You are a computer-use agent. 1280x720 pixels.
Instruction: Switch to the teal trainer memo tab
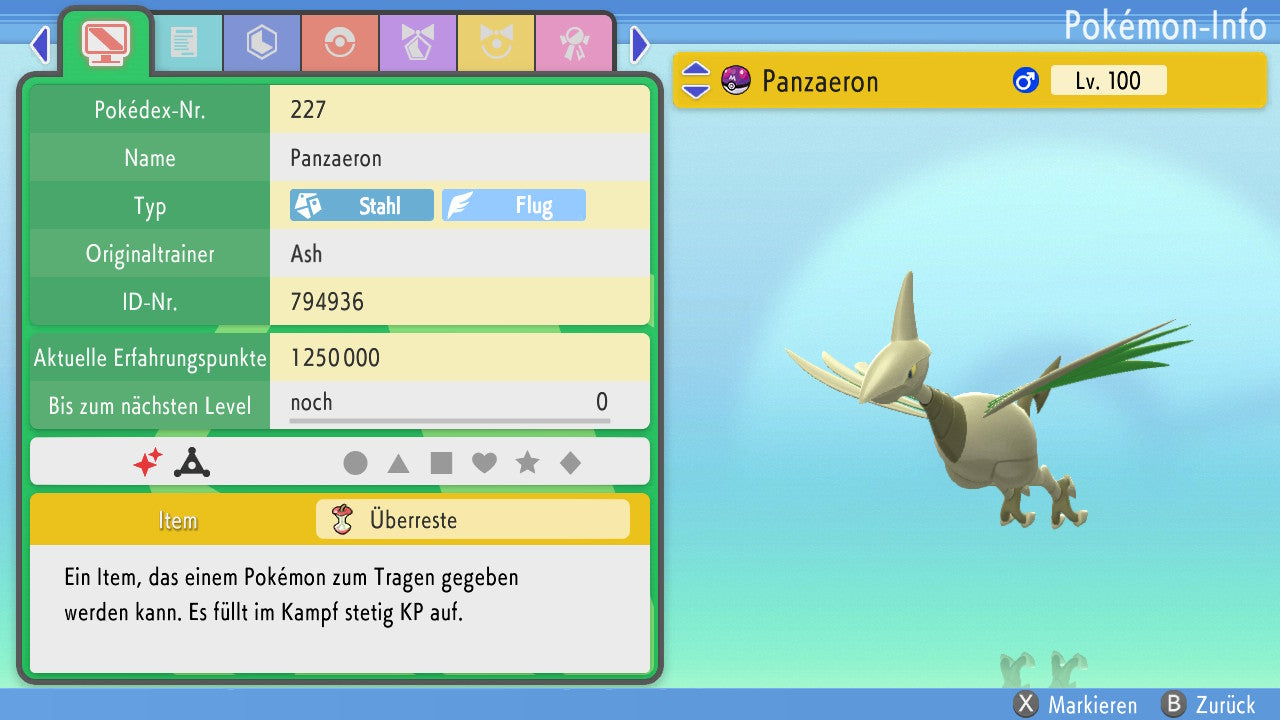point(184,43)
